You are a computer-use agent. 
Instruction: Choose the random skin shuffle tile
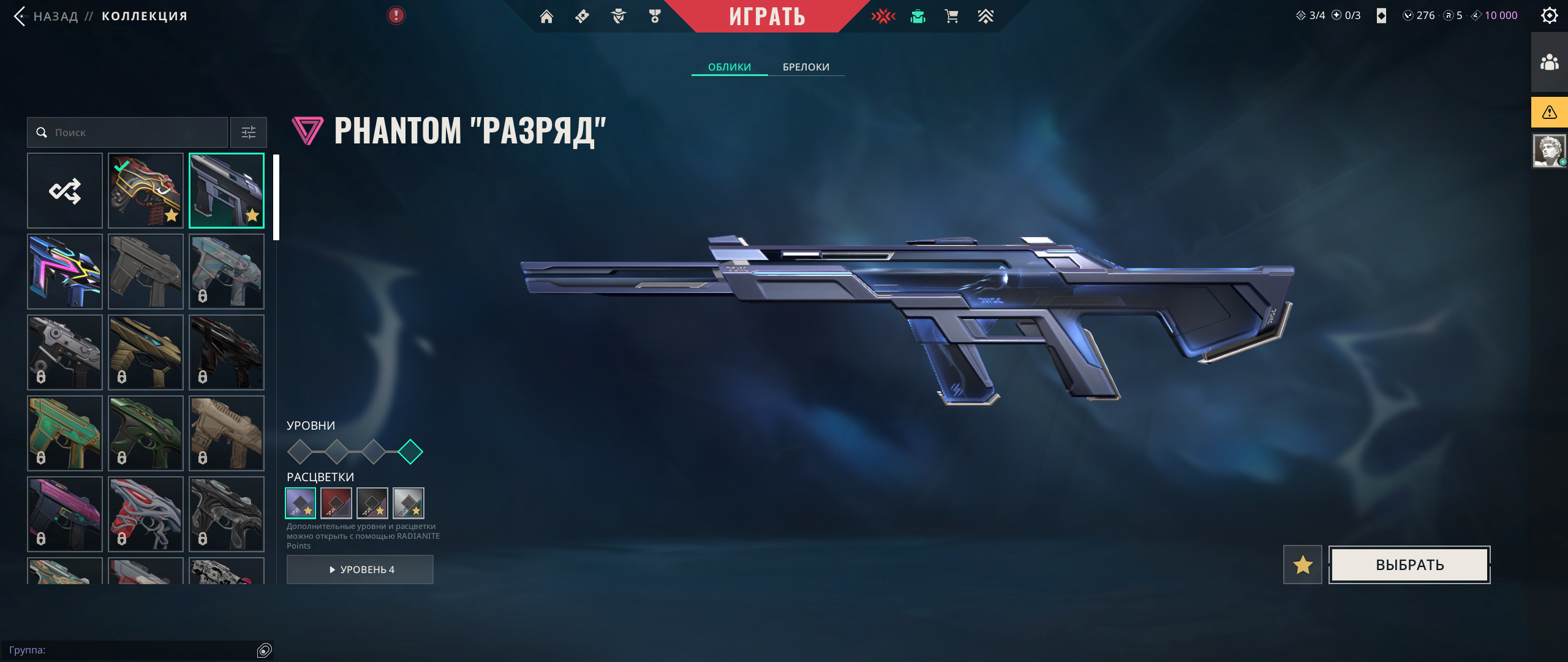tap(65, 191)
